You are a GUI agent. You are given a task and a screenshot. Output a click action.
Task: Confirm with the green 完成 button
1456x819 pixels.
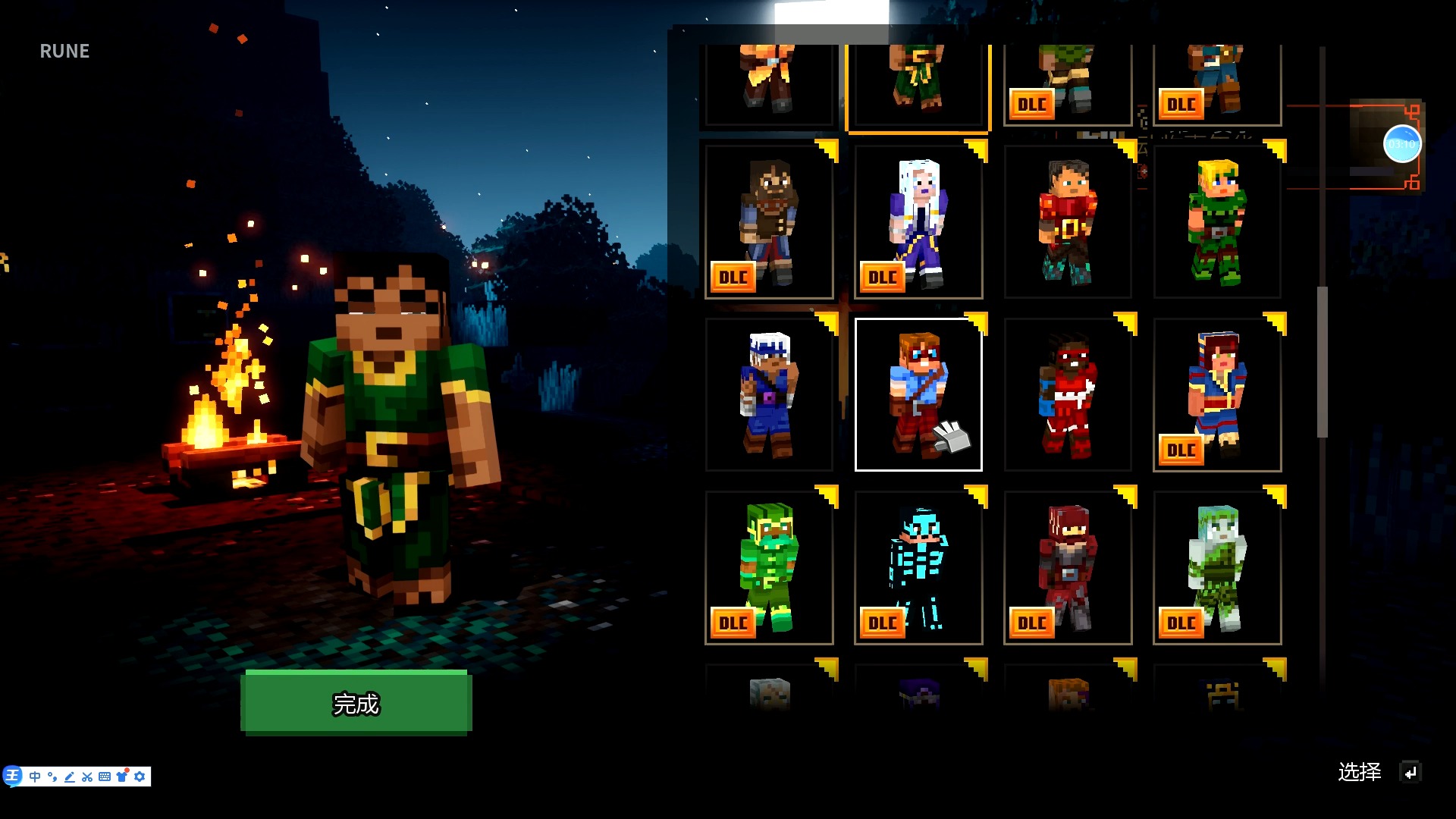coord(356,702)
